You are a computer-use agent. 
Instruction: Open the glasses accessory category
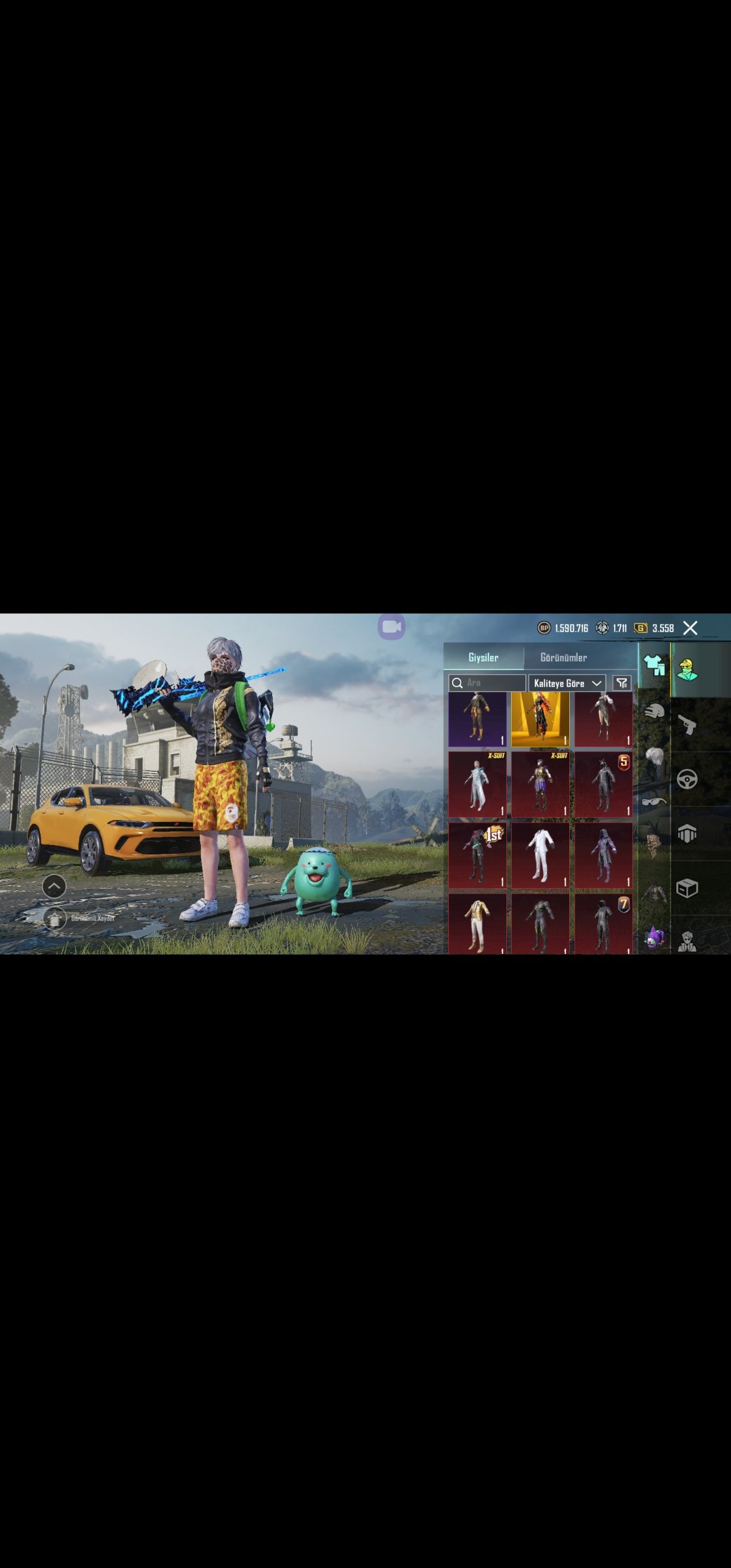654,802
